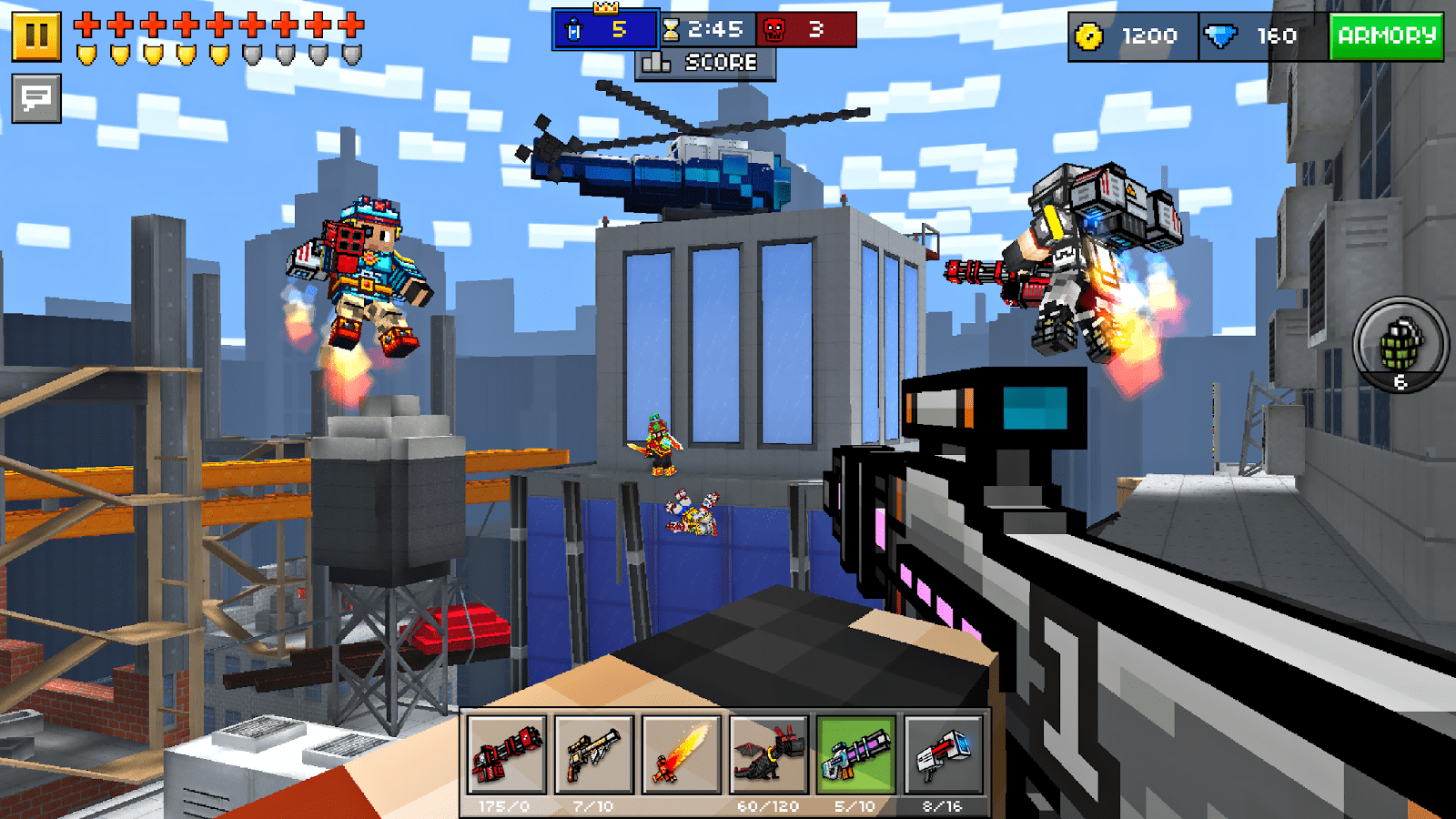
Task: Choose the black dragon pet slot
Action: pos(769,757)
